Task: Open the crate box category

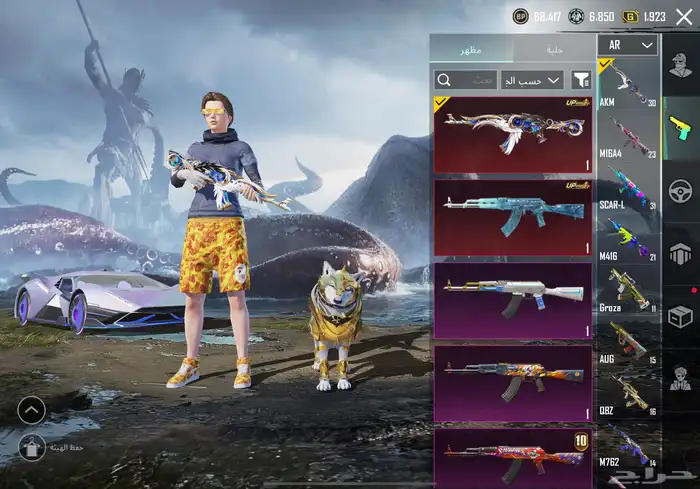Action: coord(681,316)
